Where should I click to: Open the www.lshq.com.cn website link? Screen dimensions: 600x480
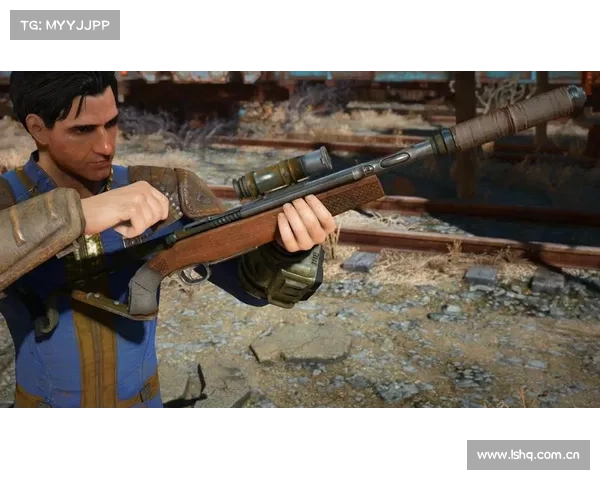coord(527,455)
